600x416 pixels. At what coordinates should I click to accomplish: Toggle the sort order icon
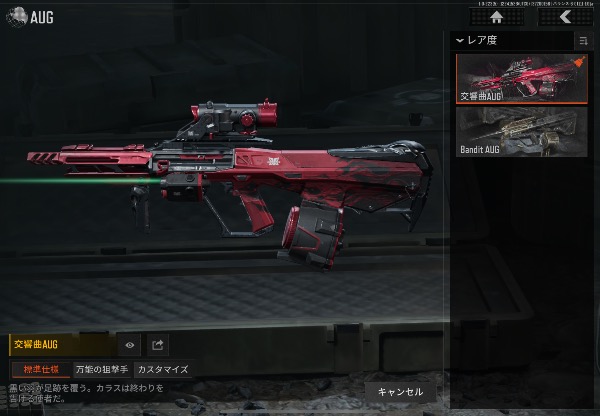click(x=583, y=40)
